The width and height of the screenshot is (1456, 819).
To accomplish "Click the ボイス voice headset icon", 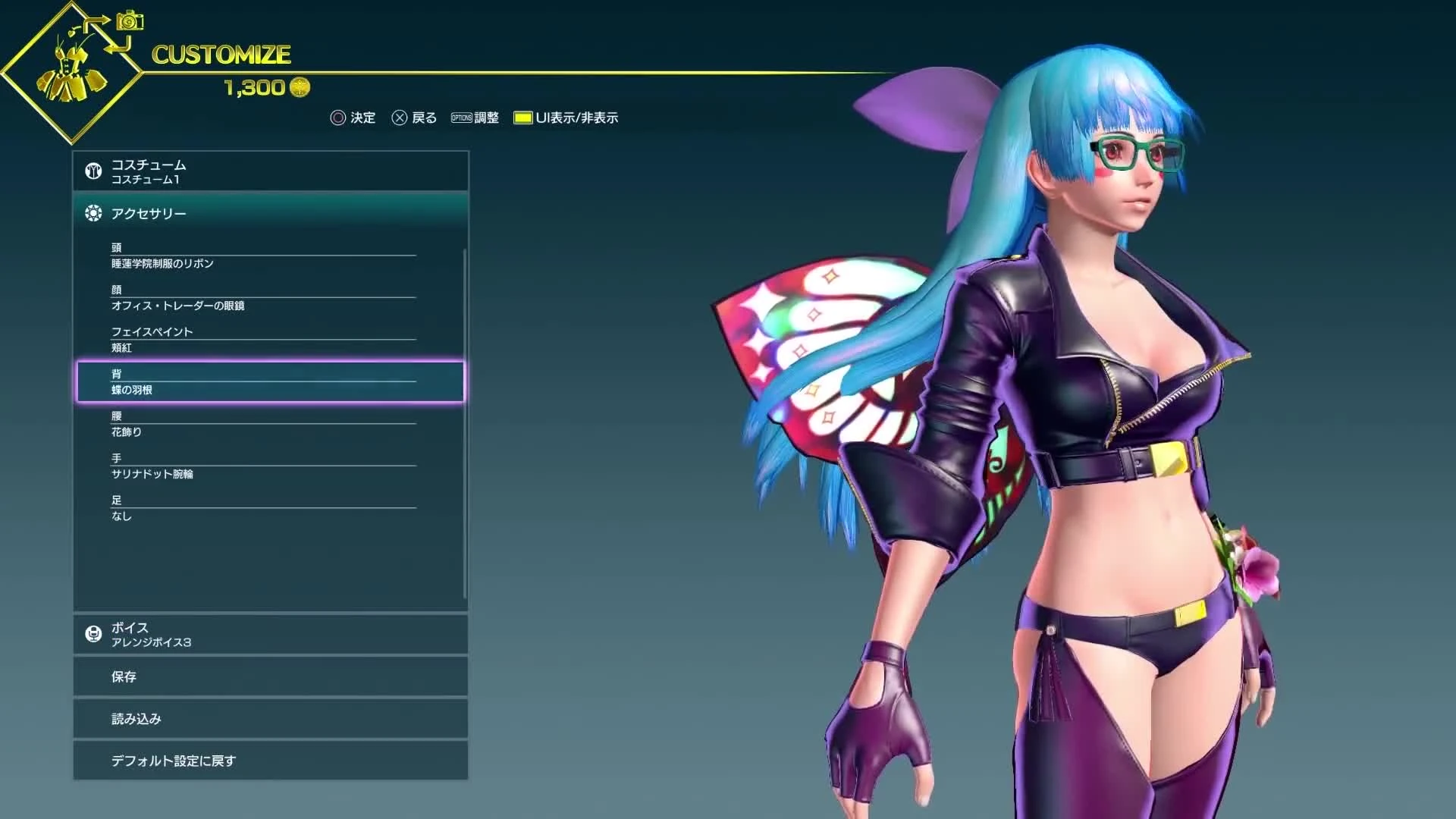I will click(93, 633).
